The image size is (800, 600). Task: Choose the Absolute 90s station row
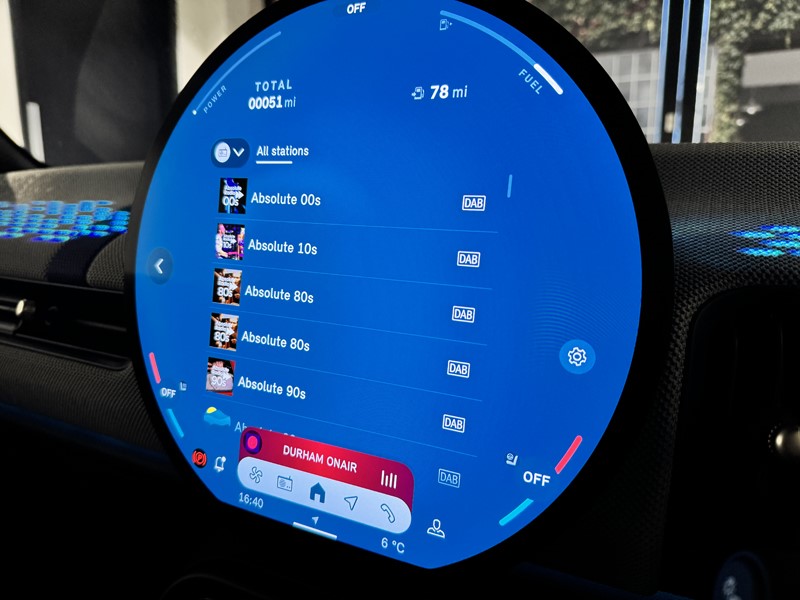click(x=273, y=385)
